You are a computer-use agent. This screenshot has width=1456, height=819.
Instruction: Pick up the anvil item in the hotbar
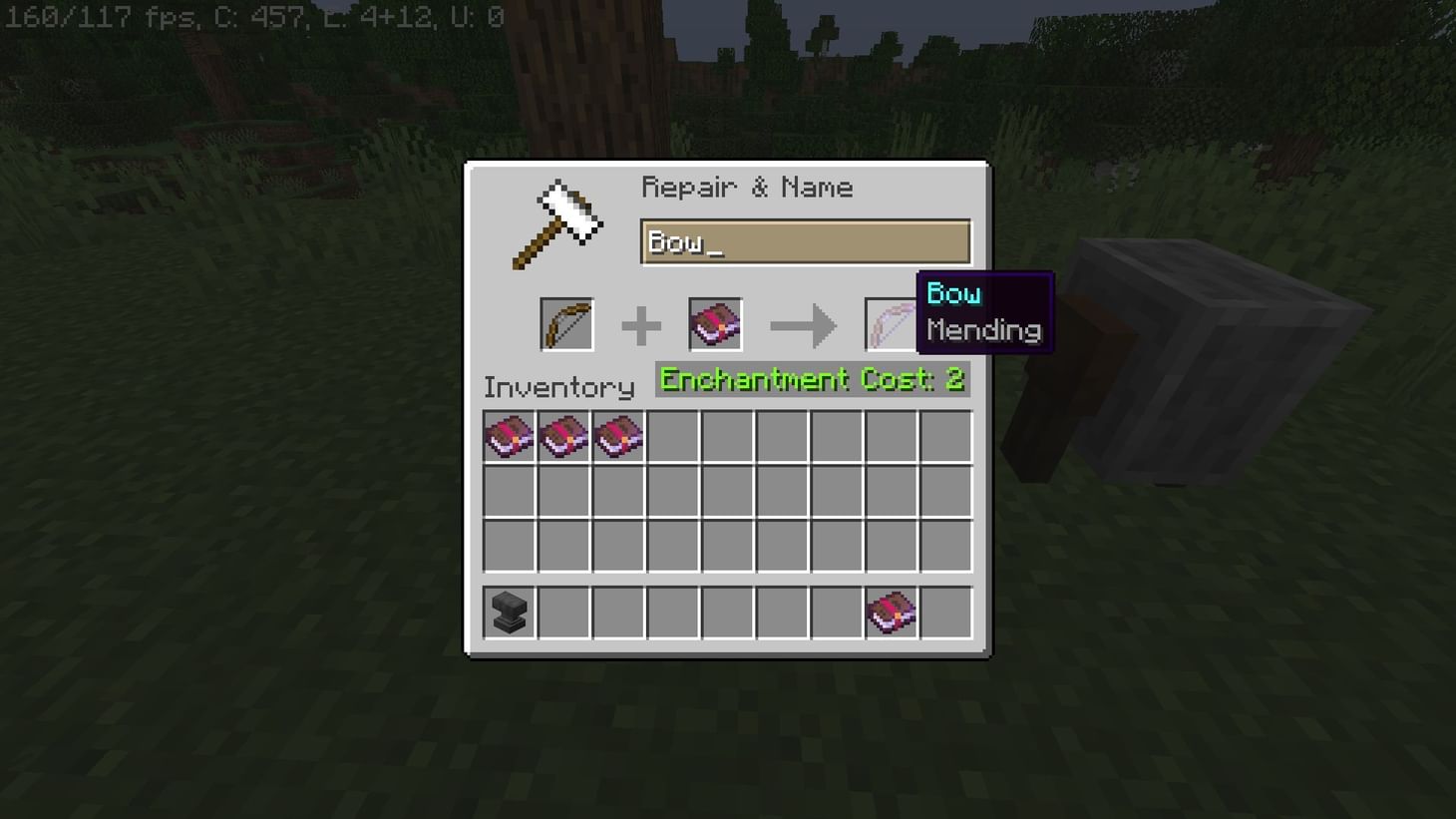pyautogui.click(x=510, y=612)
